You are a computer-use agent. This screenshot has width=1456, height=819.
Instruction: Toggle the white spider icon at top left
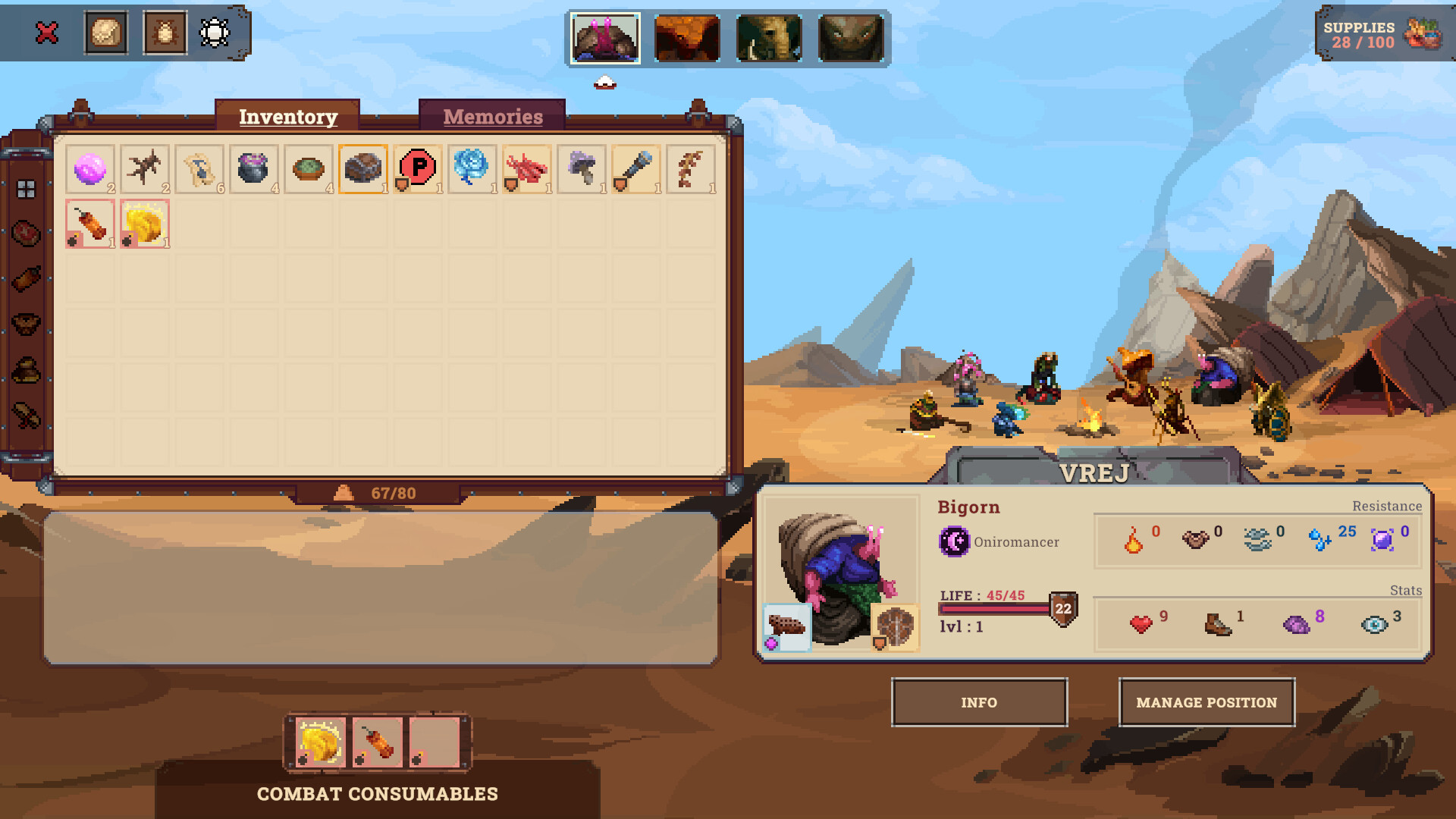point(215,32)
